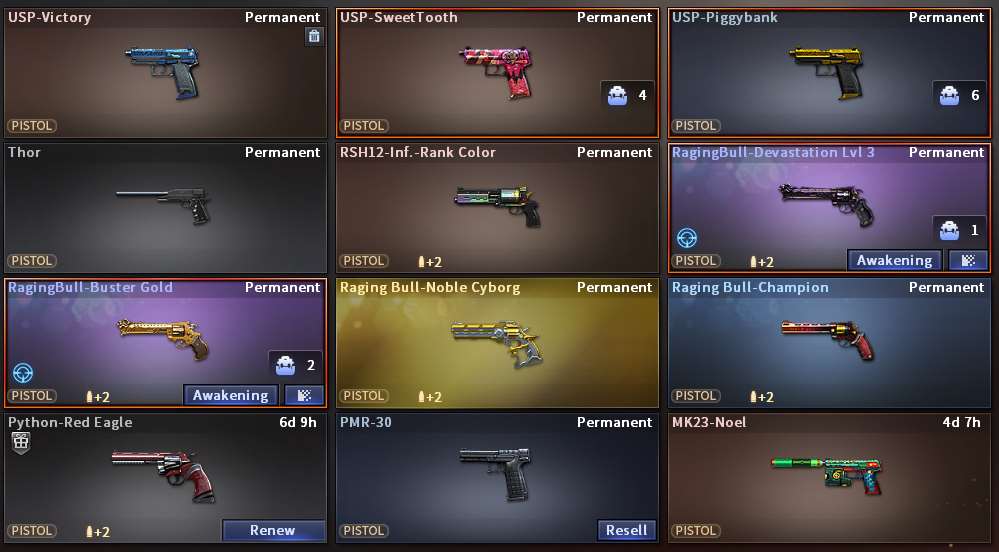
Task: Resell the PMR-30 pistol
Action: pyautogui.click(x=626, y=530)
